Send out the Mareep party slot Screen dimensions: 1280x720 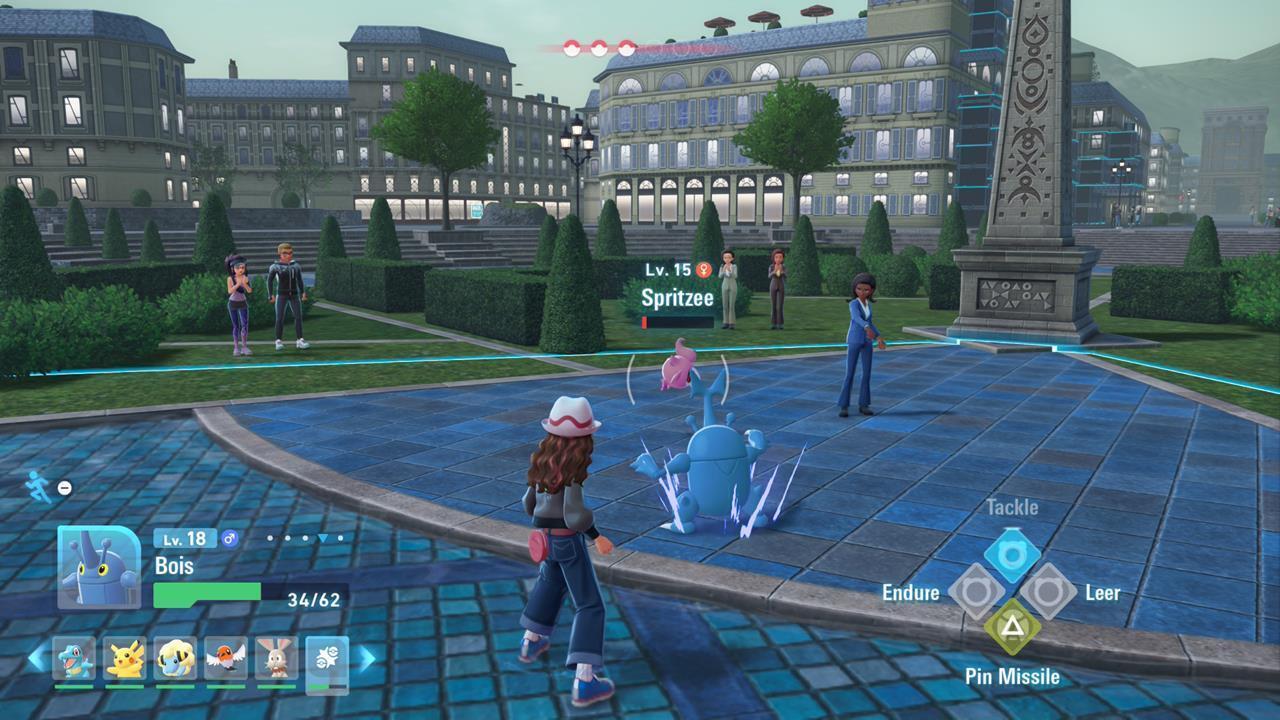pyautogui.click(x=176, y=658)
